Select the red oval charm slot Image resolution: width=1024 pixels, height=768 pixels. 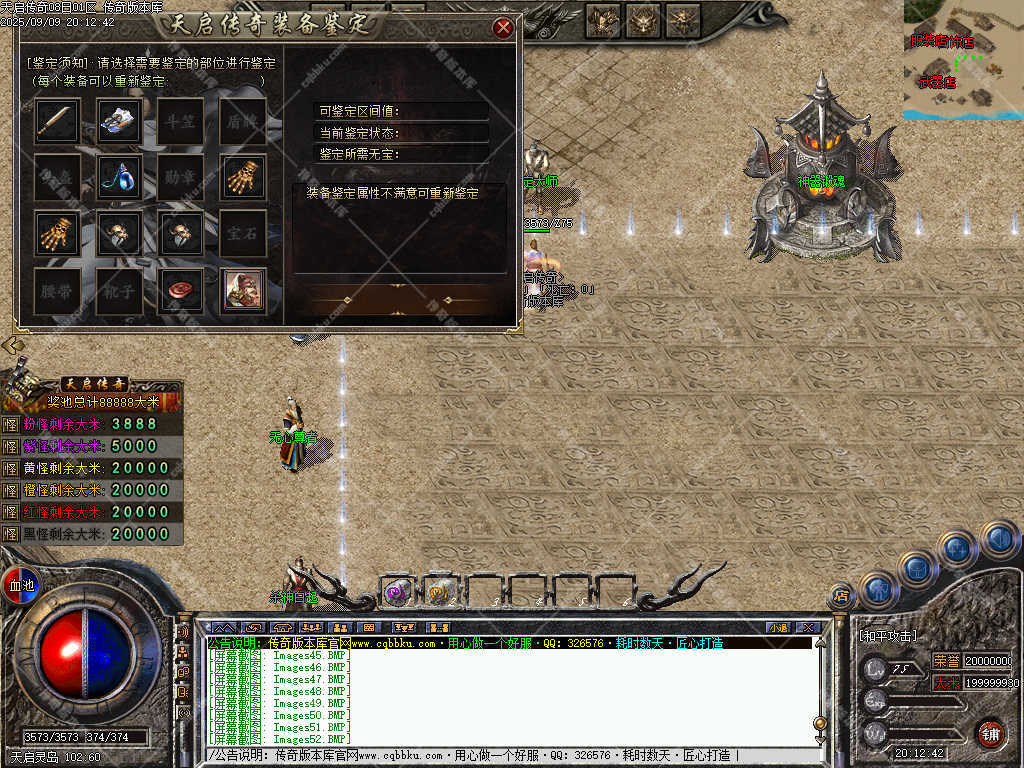click(x=181, y=290)
